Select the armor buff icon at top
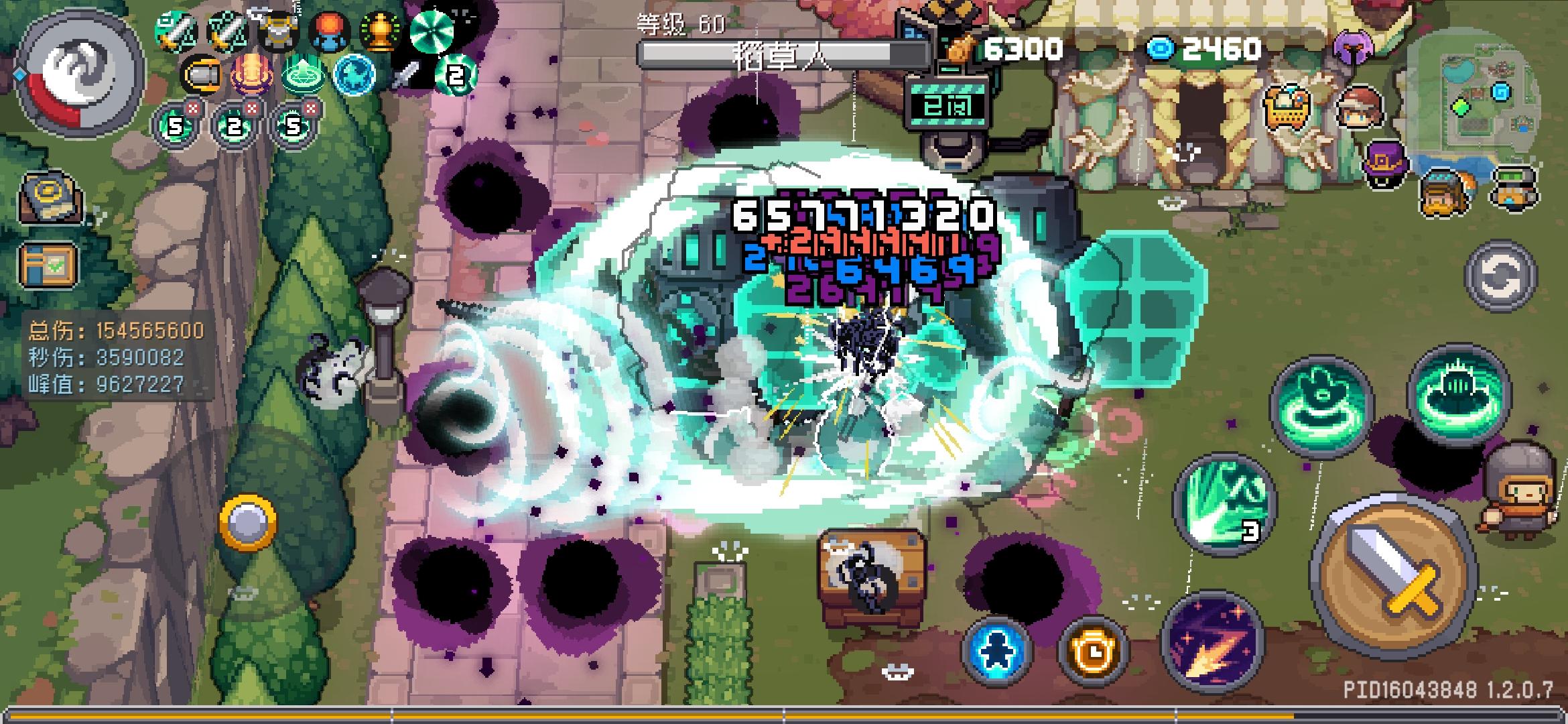Viewport: 1568px width, 724px height. coord(278,30)
